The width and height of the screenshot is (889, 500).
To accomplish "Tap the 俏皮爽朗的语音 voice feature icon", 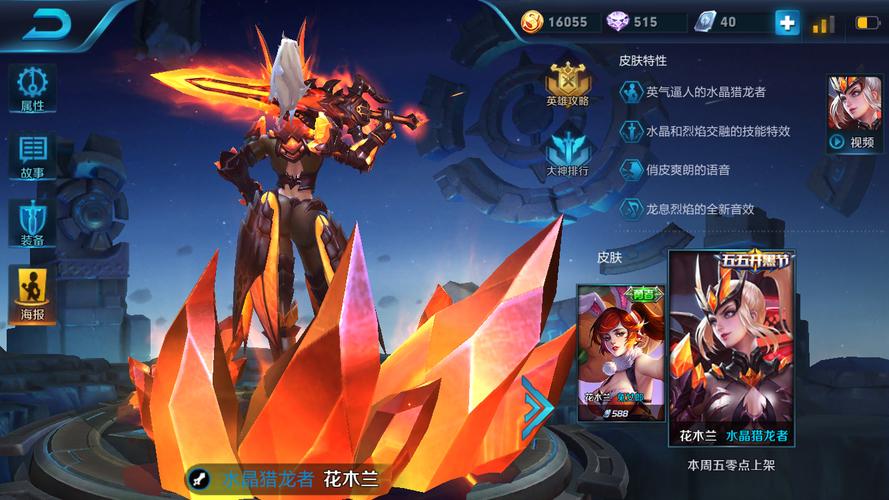I will (x=631, y=170).
